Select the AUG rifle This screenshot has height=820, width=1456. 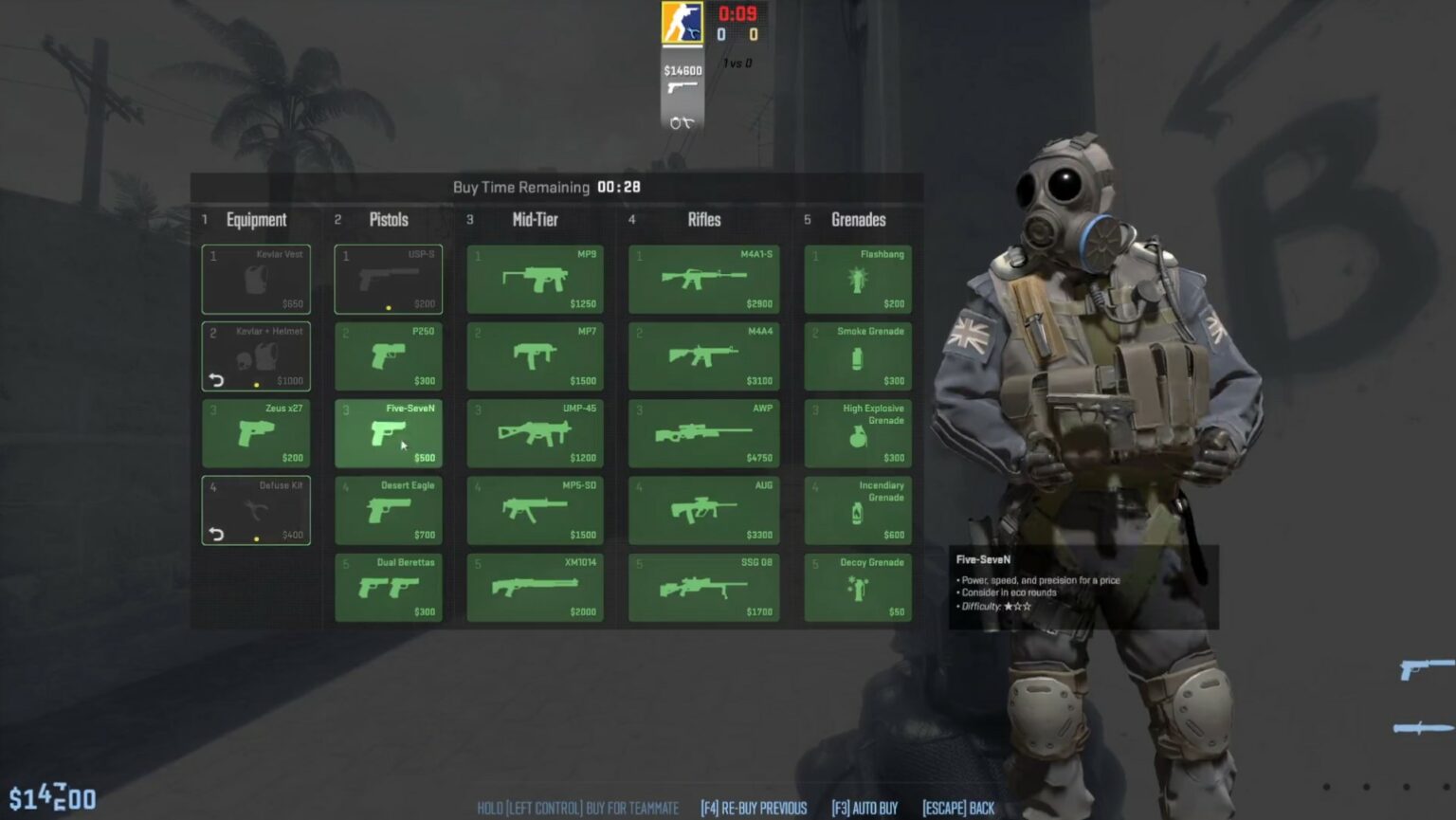click(x=704, y=510)
